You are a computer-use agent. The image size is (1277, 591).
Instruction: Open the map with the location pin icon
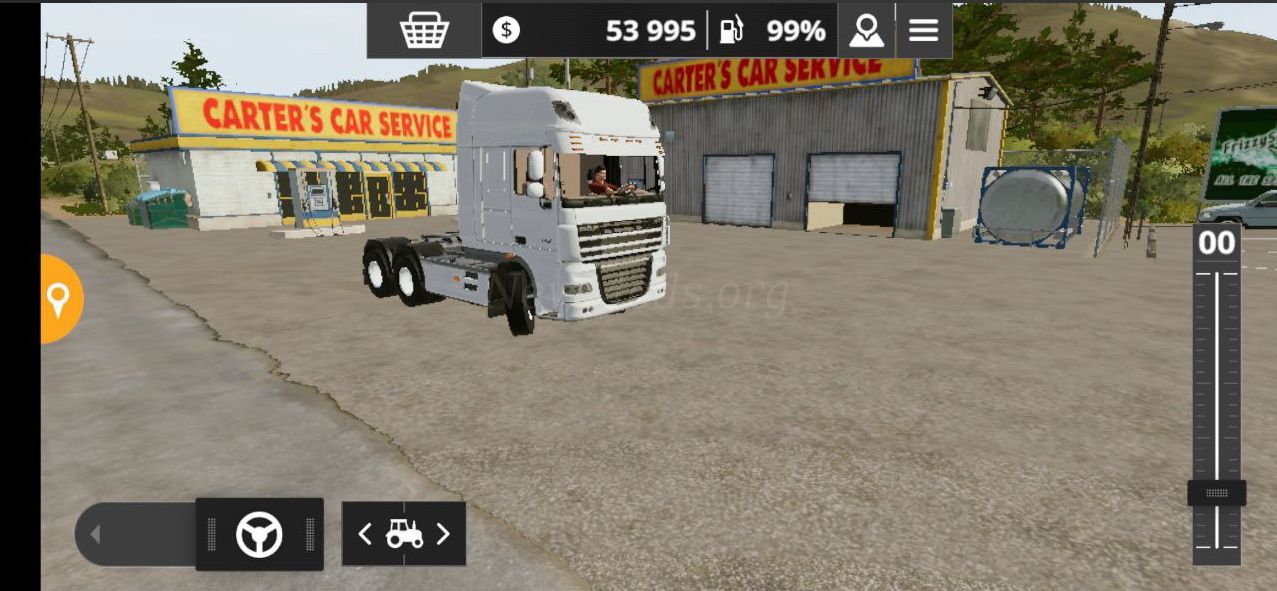pyautogui.click(x=866, y=31)
